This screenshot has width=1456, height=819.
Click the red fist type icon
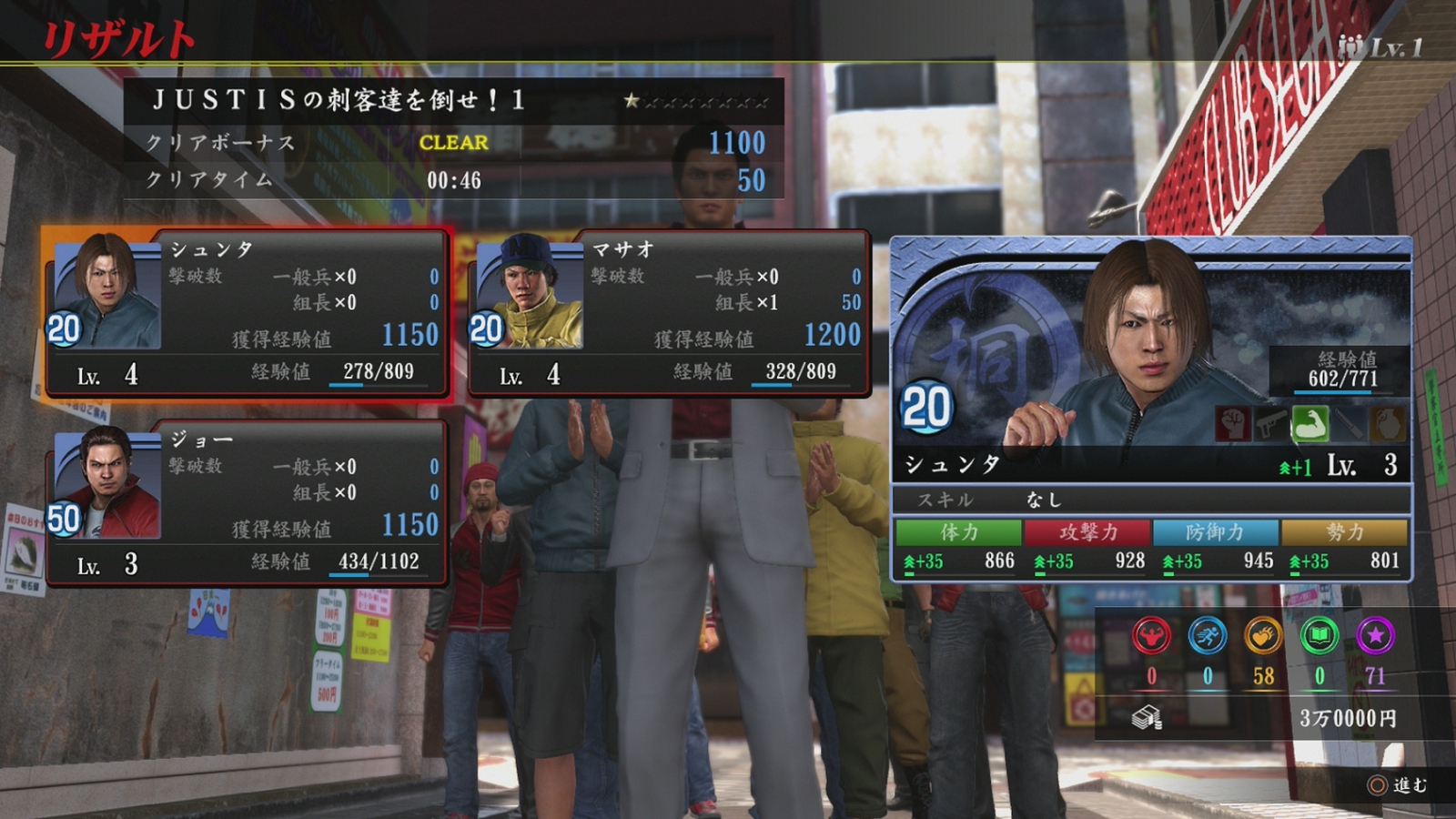pos(1232,423)
